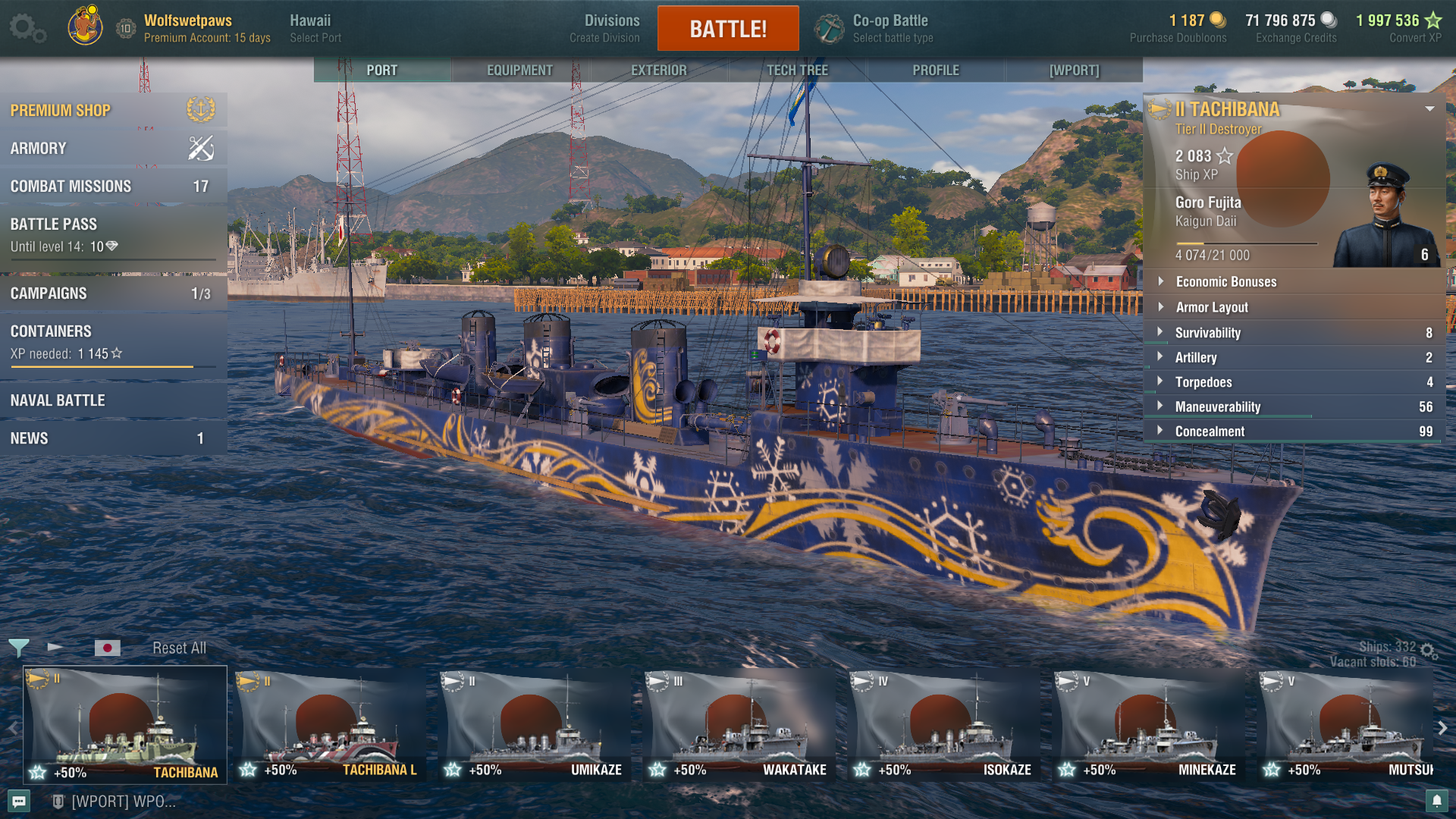
Task: Expand the Survivability stats
Action: [x=1294, y=333]
